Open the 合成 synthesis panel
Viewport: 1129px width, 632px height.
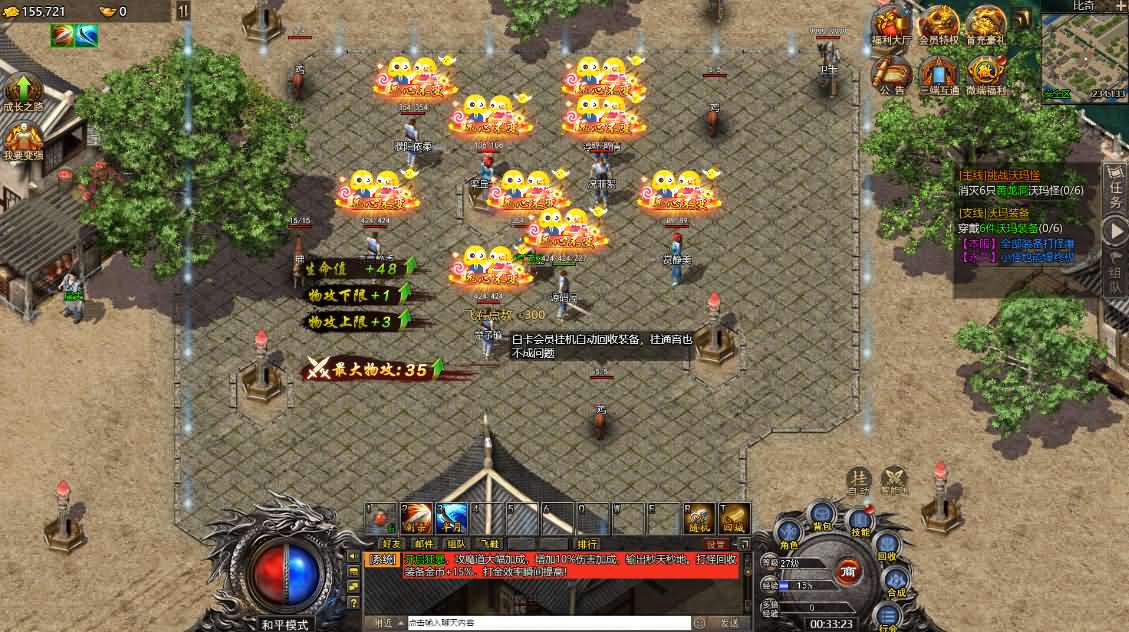[895, 581]
